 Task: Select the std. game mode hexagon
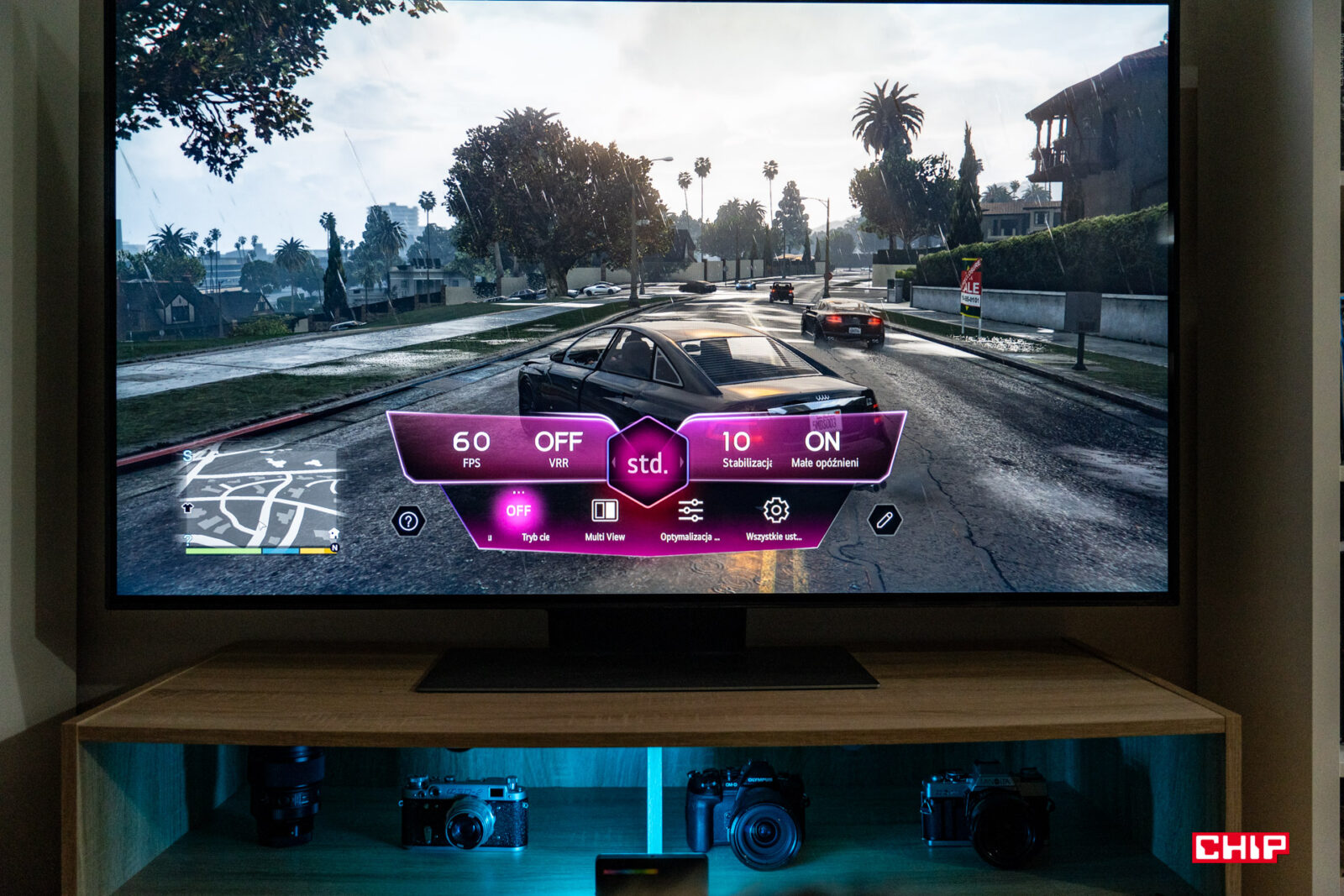click(647, 464)
